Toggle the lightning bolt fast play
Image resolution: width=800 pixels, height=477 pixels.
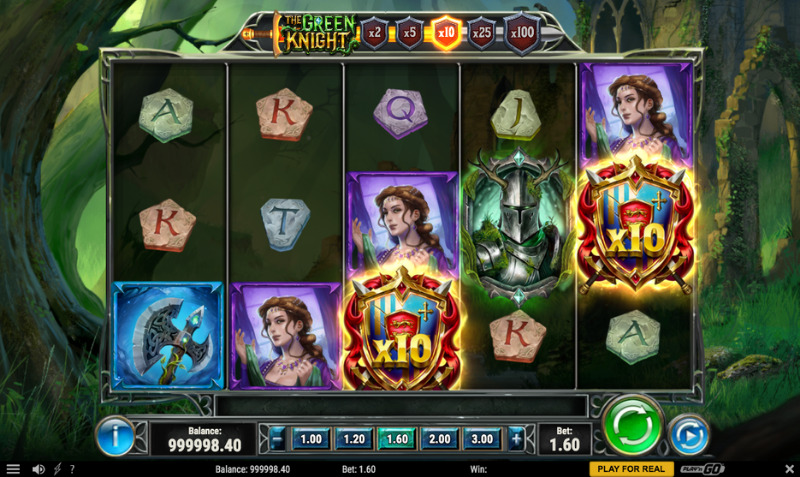pyautogui.click(x=56, y=469)
